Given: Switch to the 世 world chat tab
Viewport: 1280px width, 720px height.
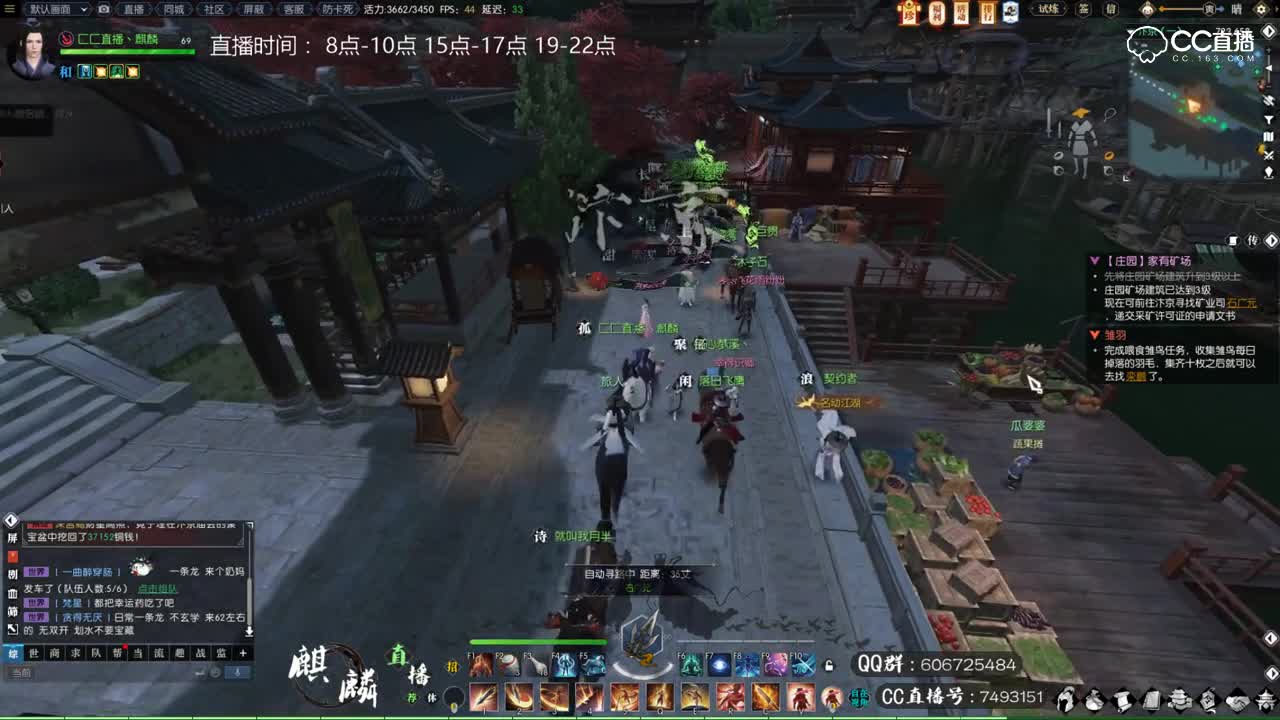Looking at the screenshot, I should tap(33, 653).
